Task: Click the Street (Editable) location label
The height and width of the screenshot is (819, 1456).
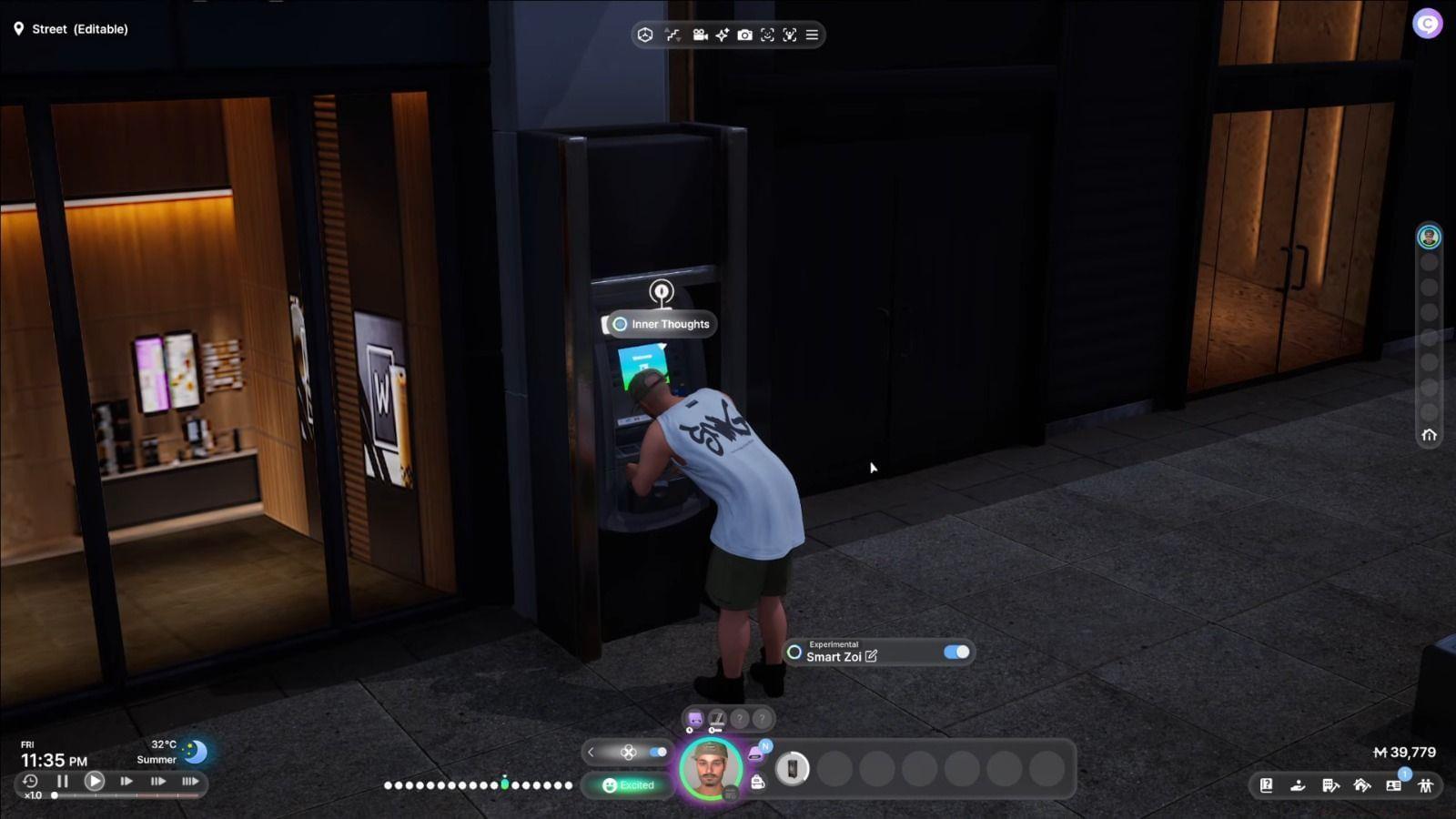Action: pos(73,28)
